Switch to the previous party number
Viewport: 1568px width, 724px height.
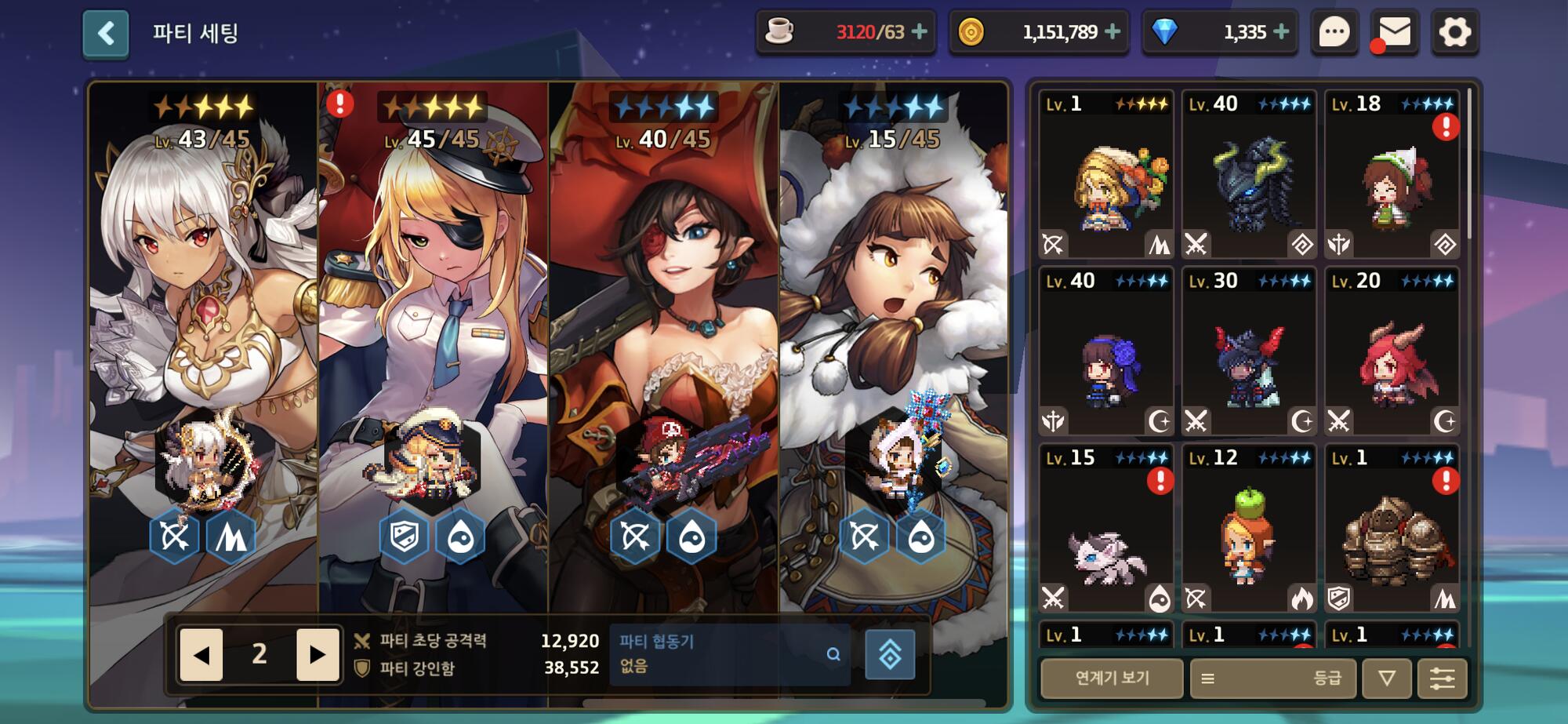click(201, 654)
